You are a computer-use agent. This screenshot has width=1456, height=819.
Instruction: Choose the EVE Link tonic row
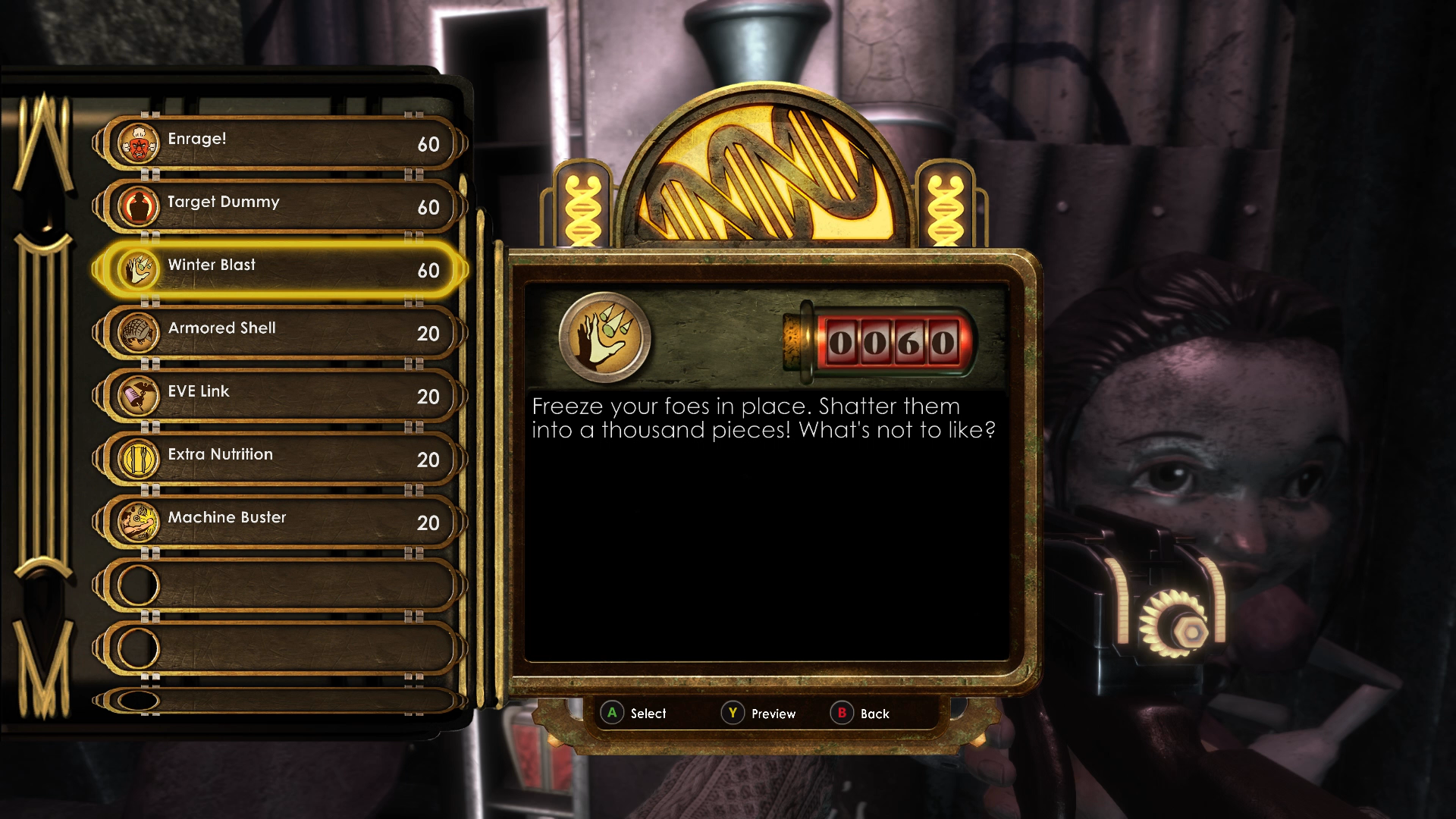tap(281, 394)
